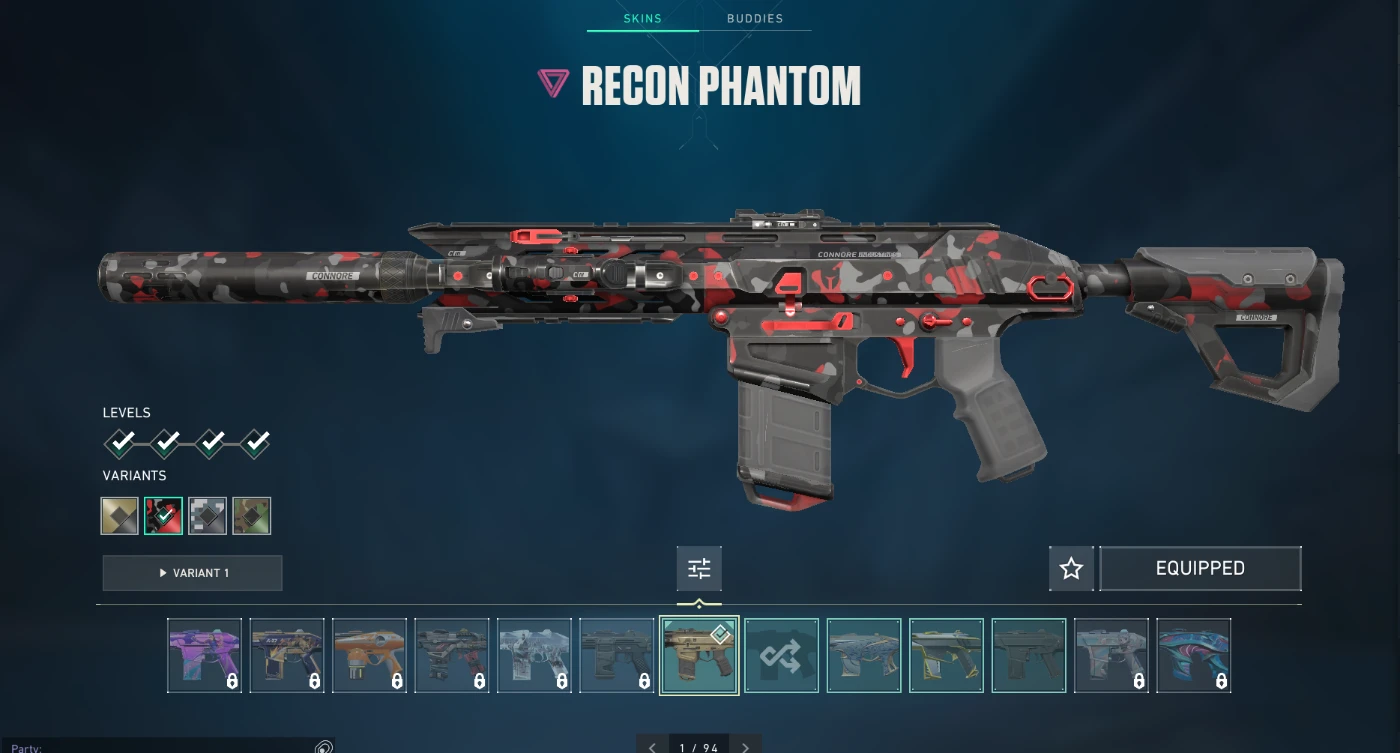
Task: Pick the teal and pink swirl skin thumbnail
Action: pyautogui.click(x=1193, y=655)
